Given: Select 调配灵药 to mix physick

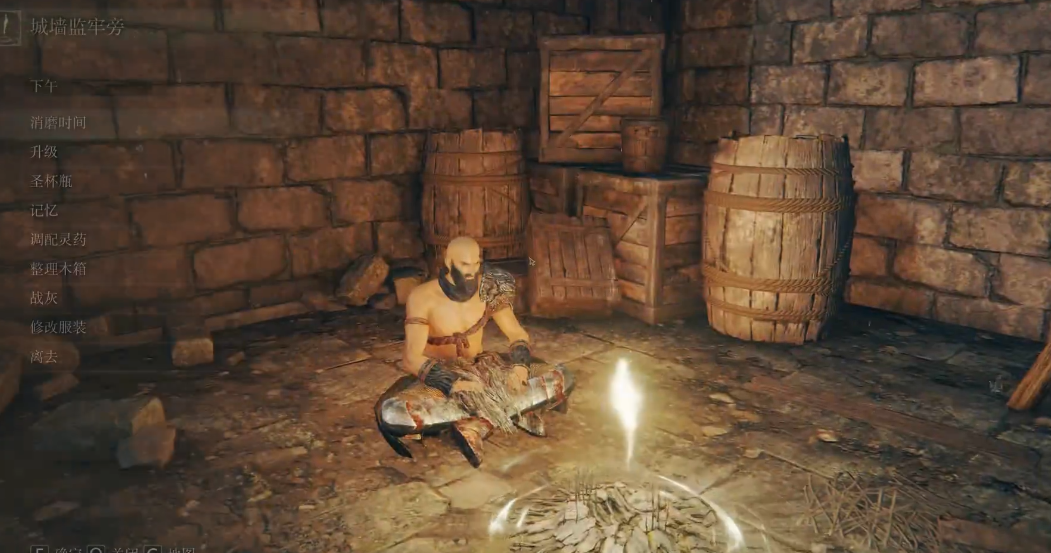Looking at the screenshot, I should [58, 239].
